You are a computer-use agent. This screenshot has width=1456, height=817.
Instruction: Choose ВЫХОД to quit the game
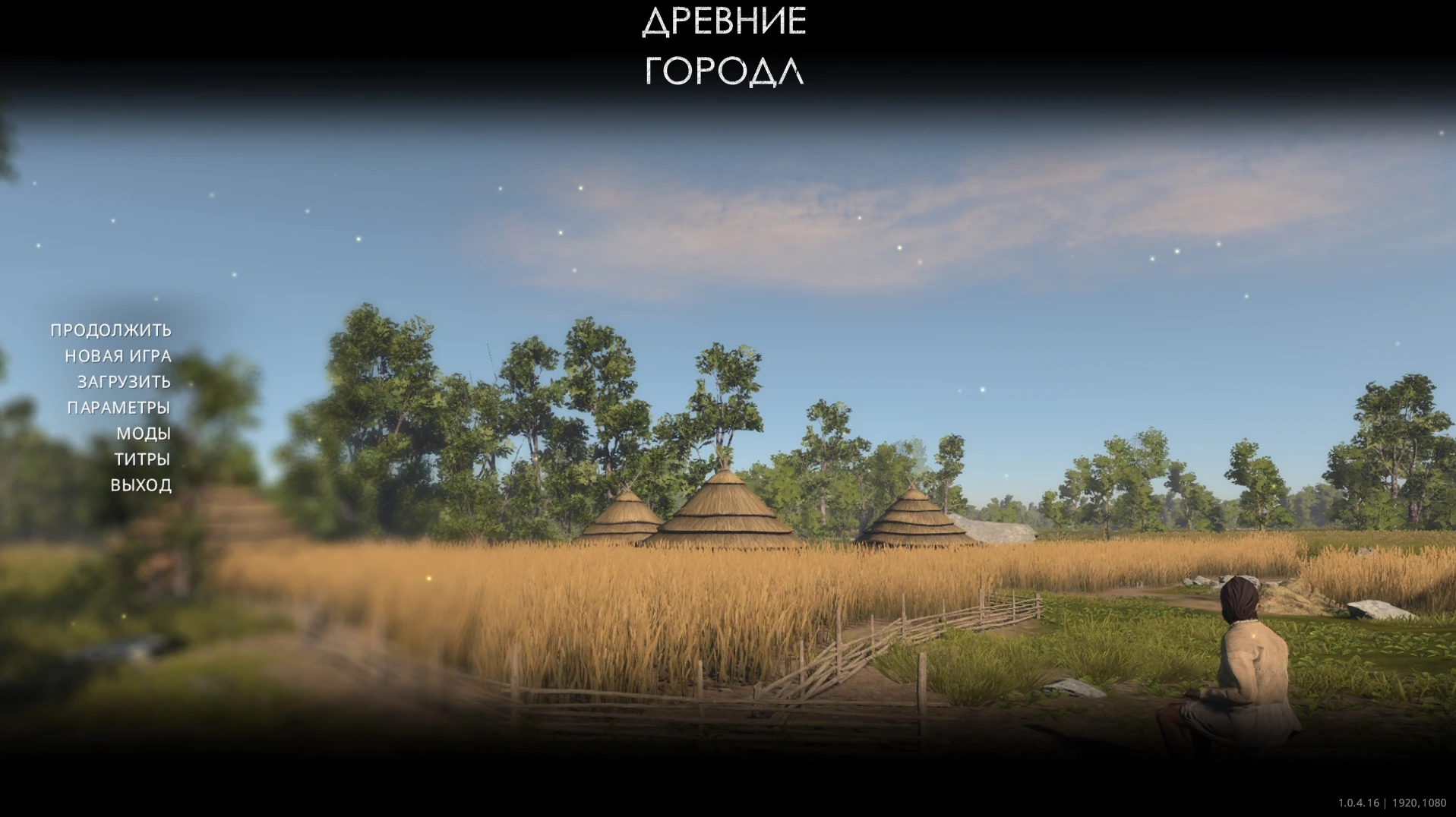coord(141,485)
